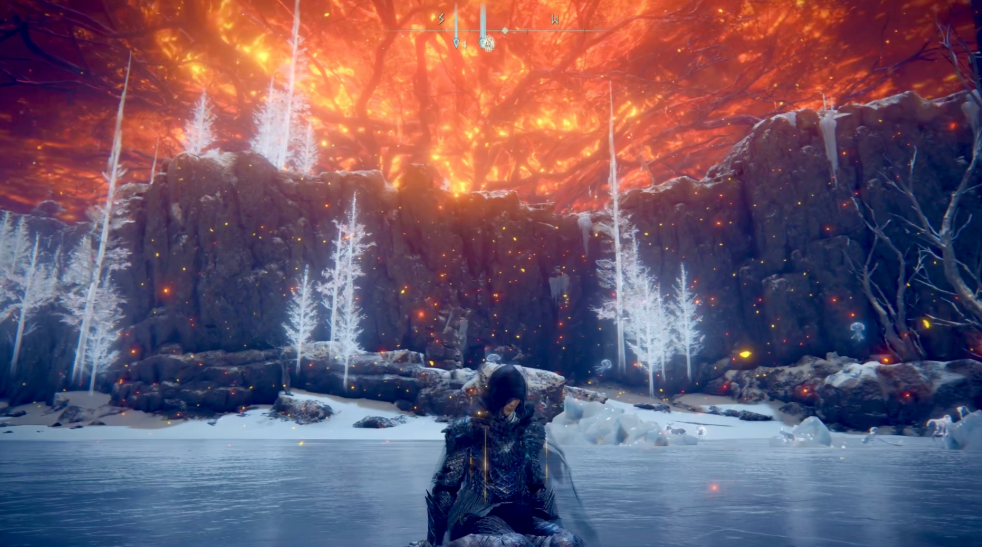Click the white emblem marker on the compass
This screenshot has width=982, height=547.
point(487,43)
